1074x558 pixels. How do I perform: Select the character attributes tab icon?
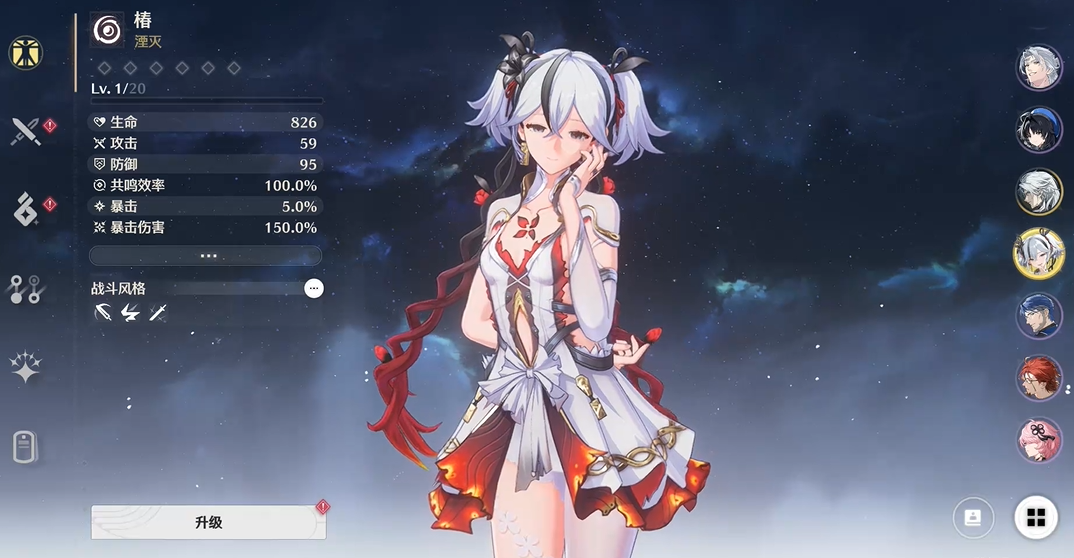(26, 52)
